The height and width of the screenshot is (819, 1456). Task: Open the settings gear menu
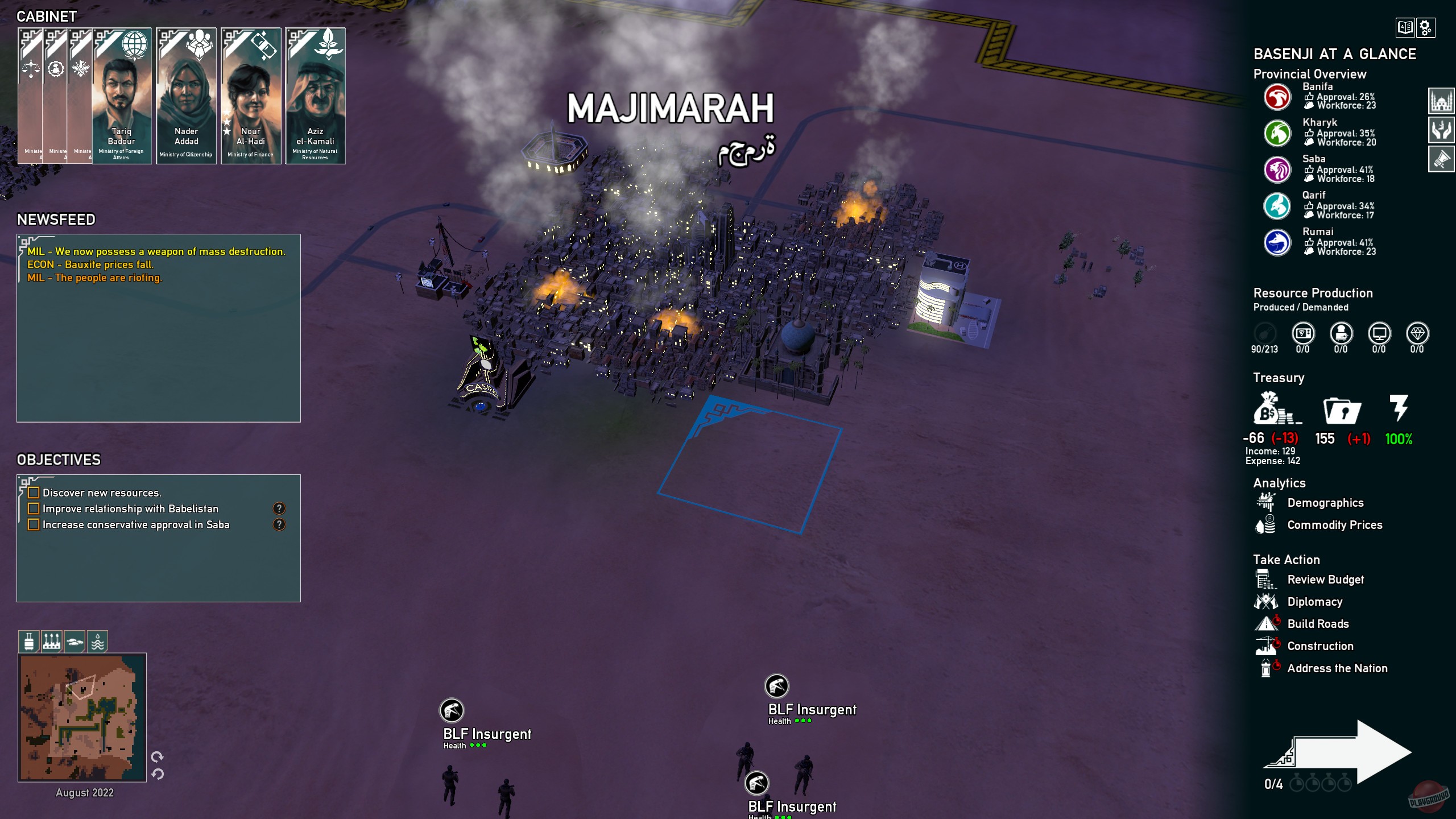coord(1425,28)
